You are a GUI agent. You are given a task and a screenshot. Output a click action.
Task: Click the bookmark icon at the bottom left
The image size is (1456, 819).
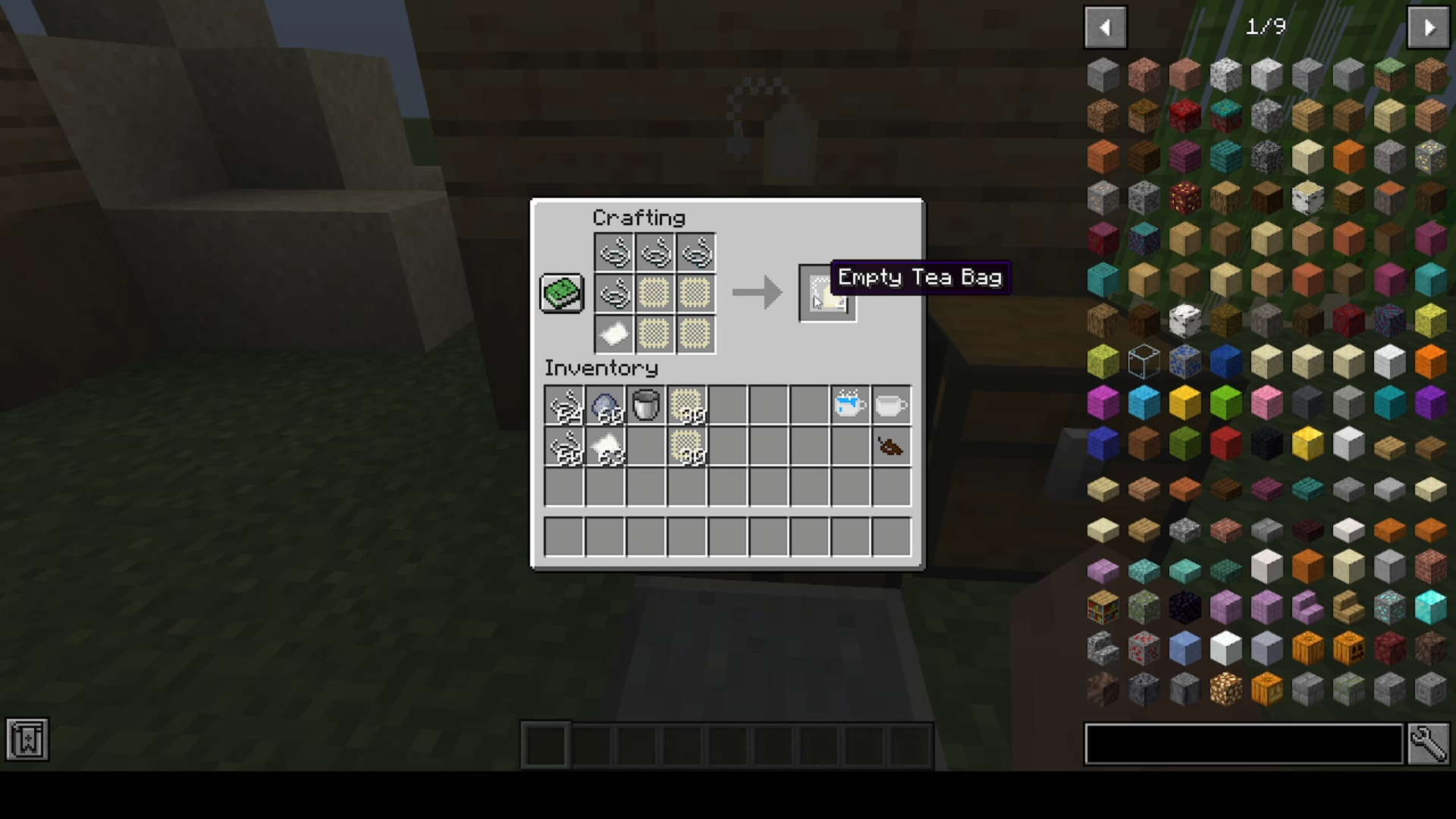point(27,739)
